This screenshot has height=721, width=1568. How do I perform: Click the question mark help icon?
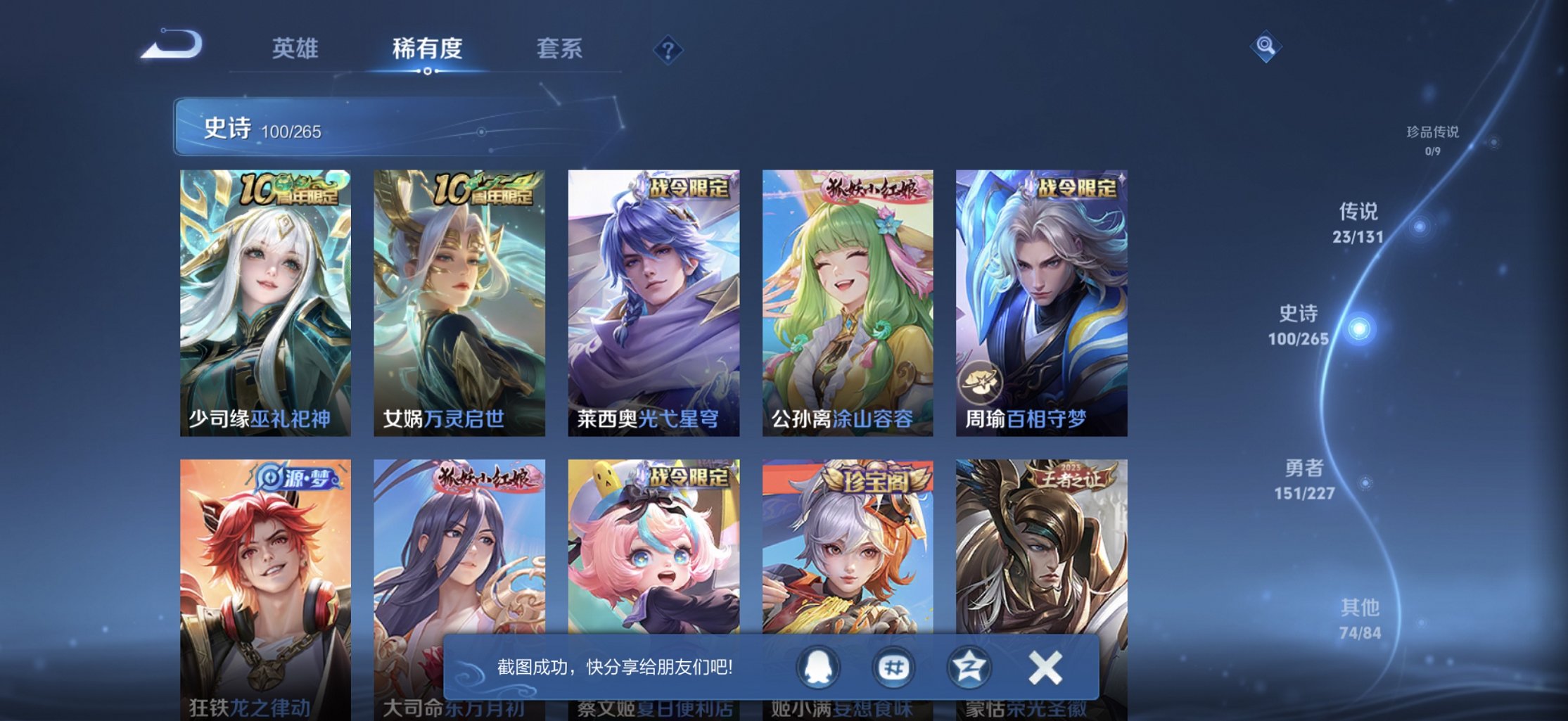668,50
